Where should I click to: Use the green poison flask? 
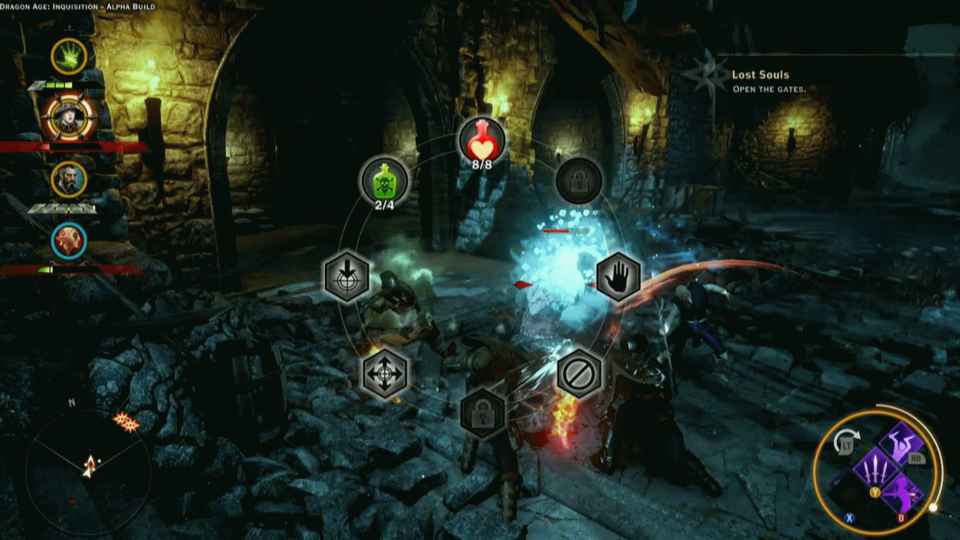pyautogui.click(x=385, y=181)
